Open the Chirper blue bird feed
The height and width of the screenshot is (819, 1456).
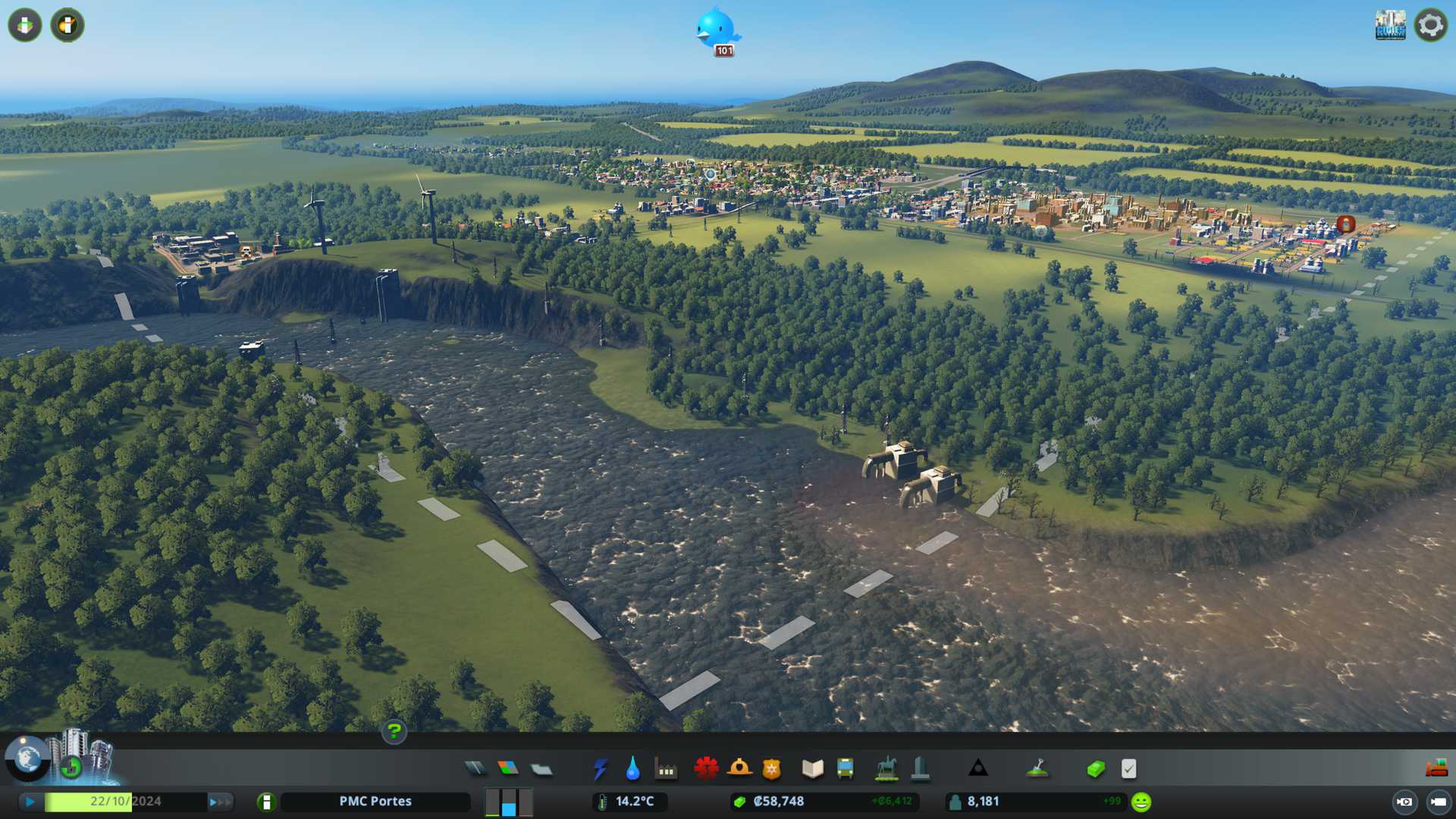[x=716, y=30]
